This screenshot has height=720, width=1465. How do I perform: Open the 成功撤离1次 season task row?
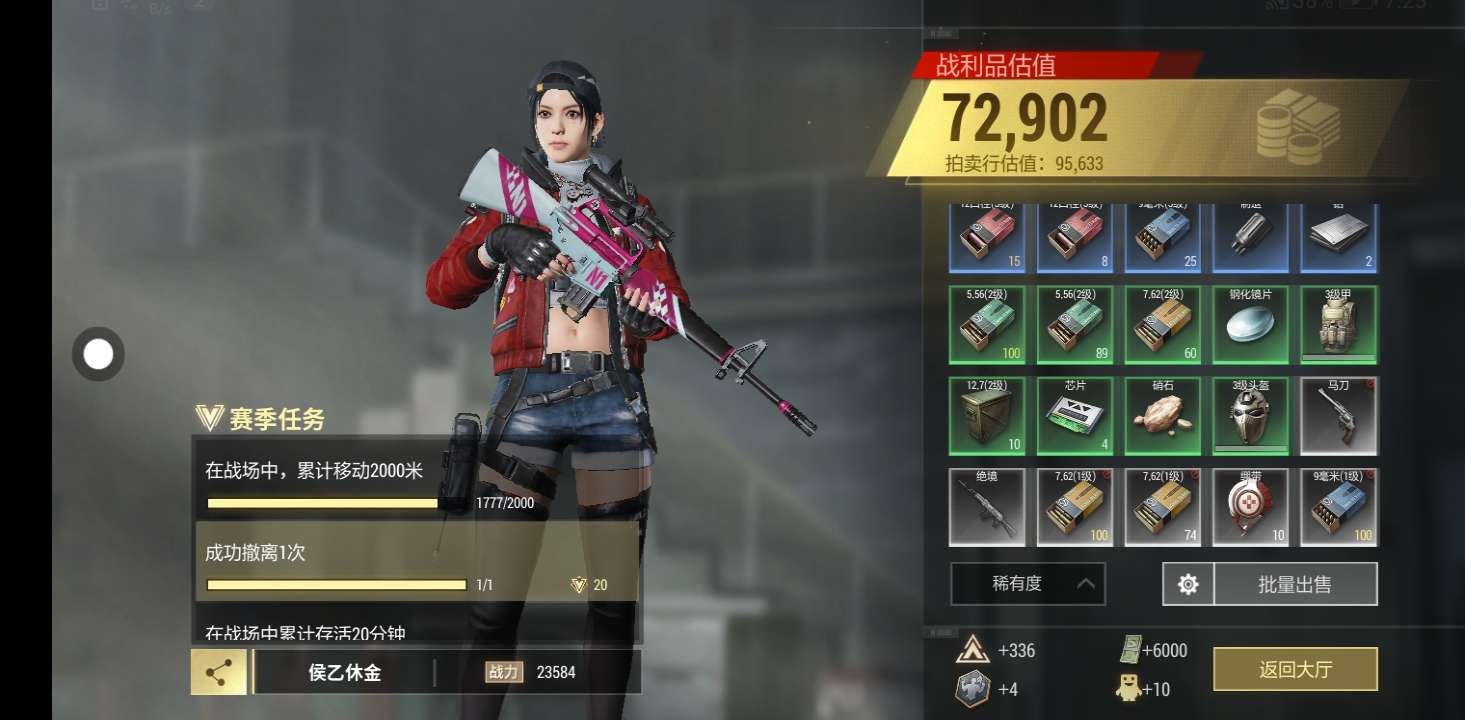416,562
